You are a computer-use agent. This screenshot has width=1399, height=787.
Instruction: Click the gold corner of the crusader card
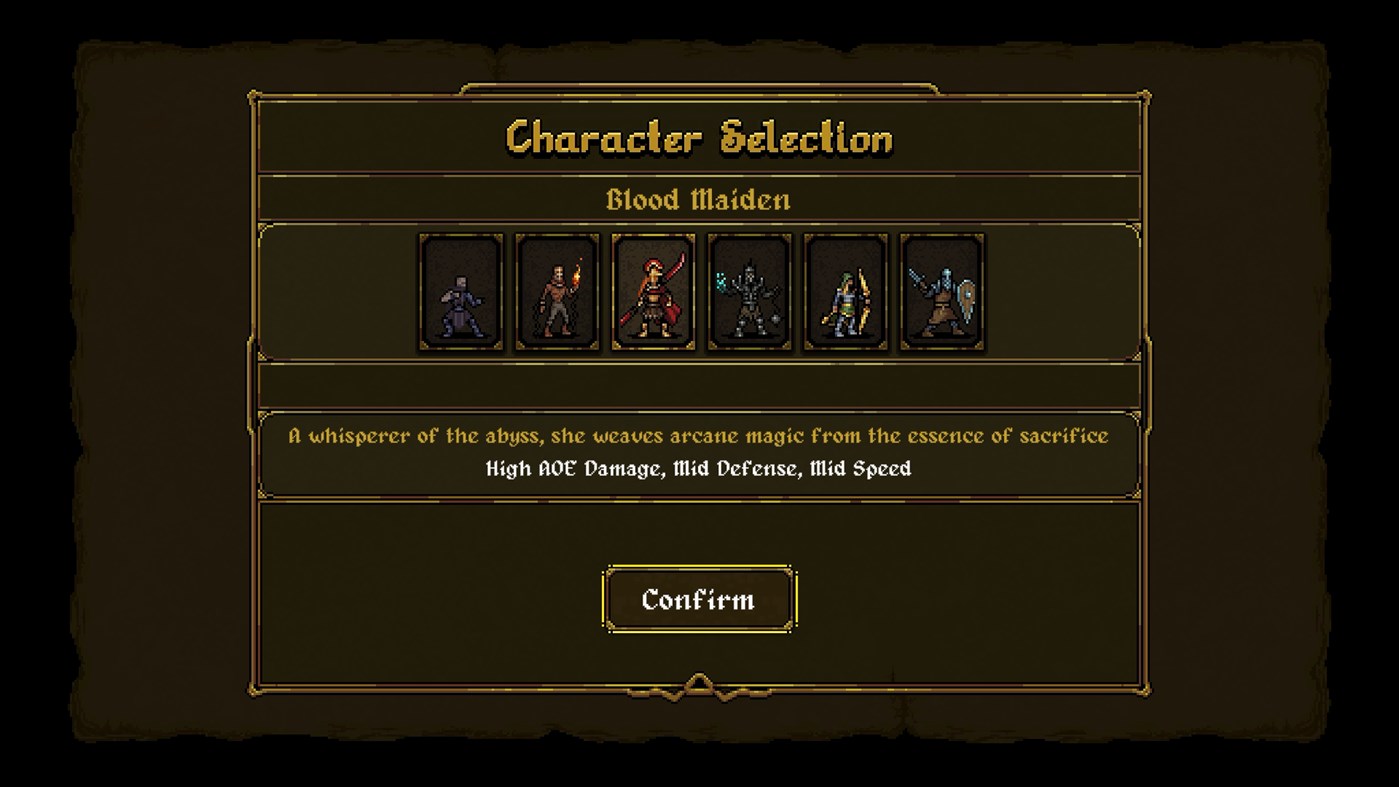(902, 240)
